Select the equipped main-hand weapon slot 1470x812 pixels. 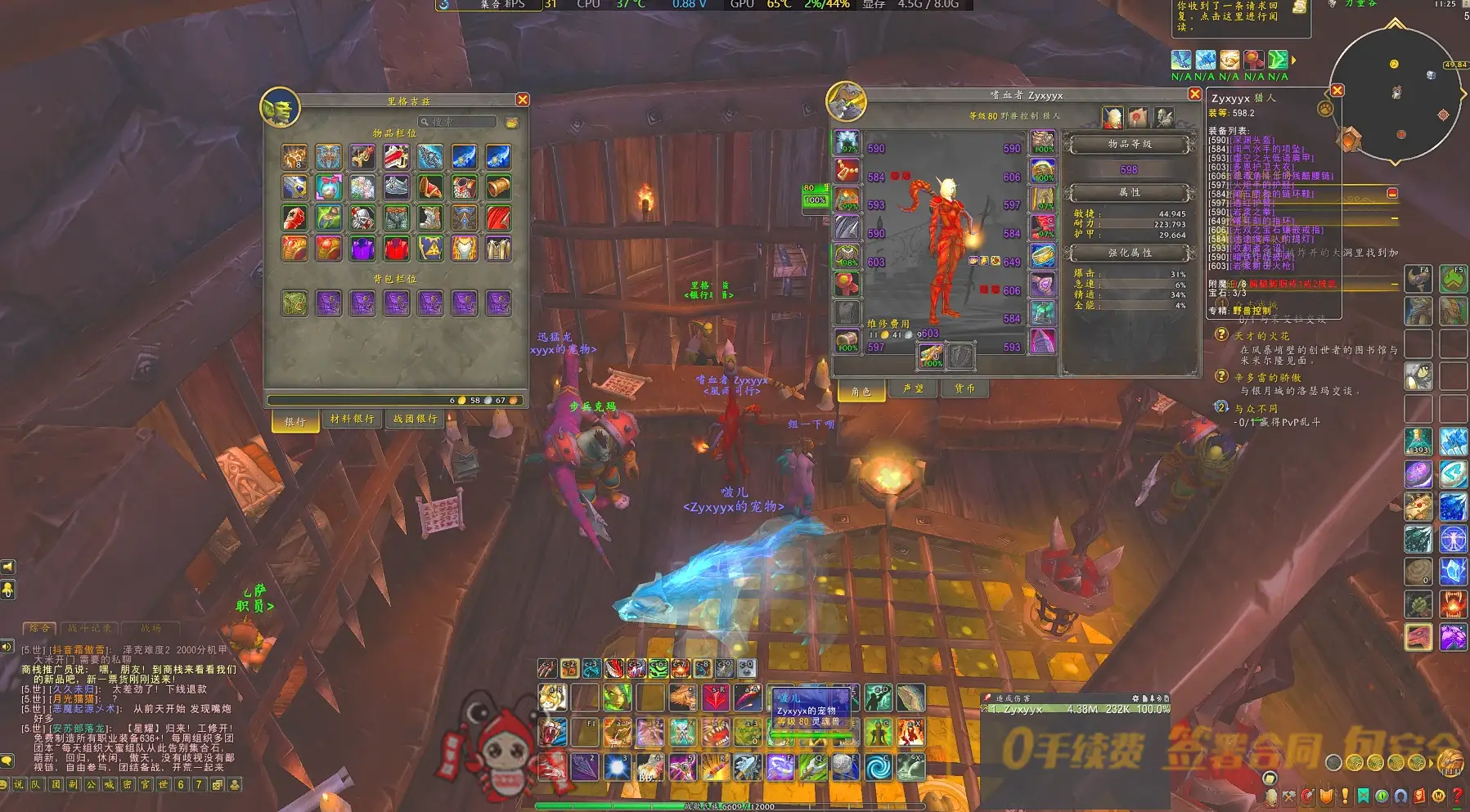[931, 355]
